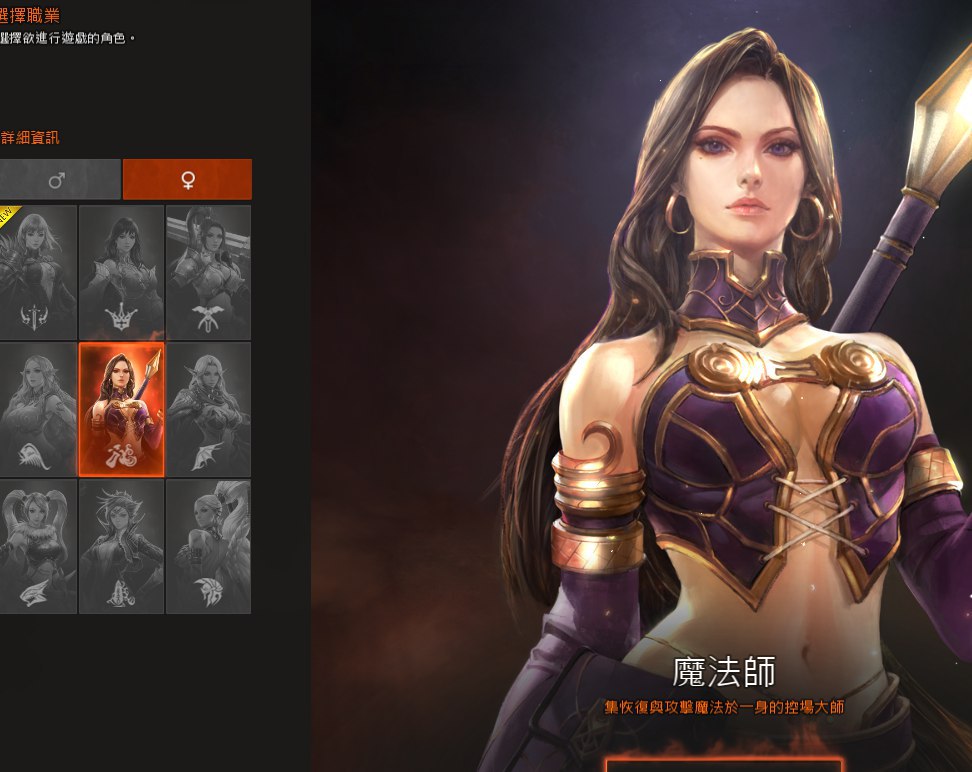
Task: Select the class with crown emblem
Action: point(121,272)
